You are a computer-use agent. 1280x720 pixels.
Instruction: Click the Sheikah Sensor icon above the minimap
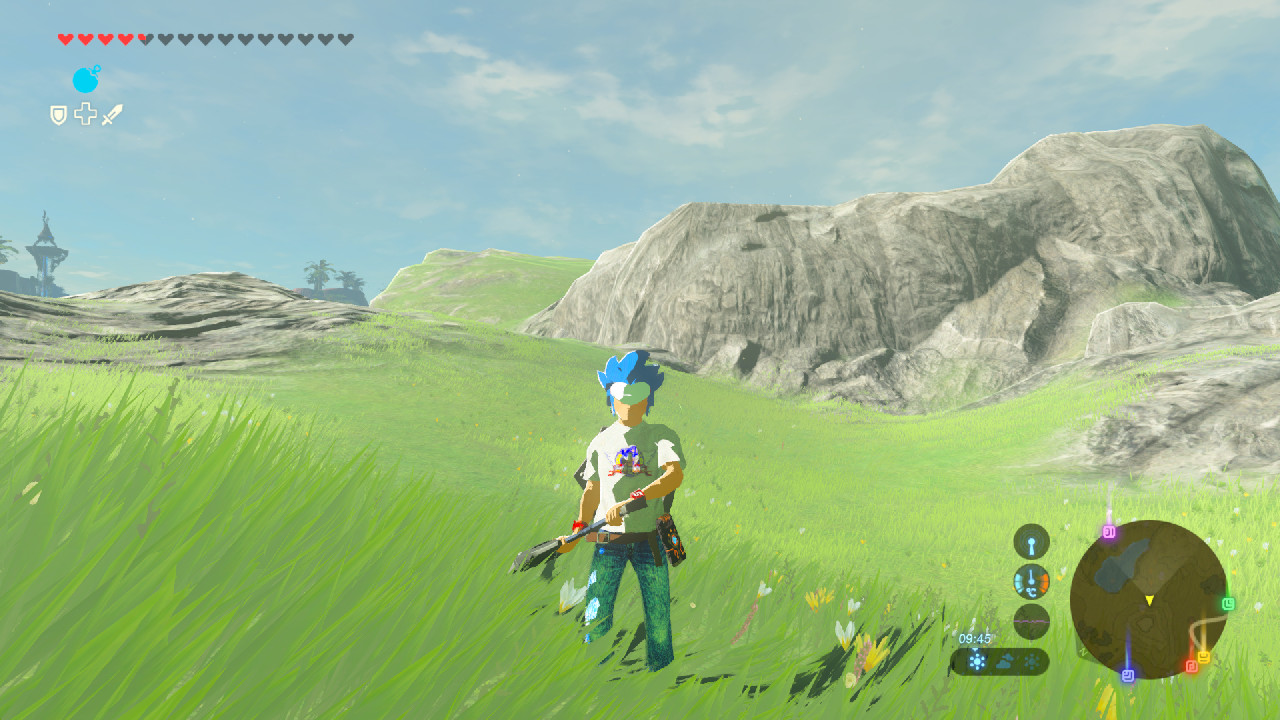[x=1031, y=541]
